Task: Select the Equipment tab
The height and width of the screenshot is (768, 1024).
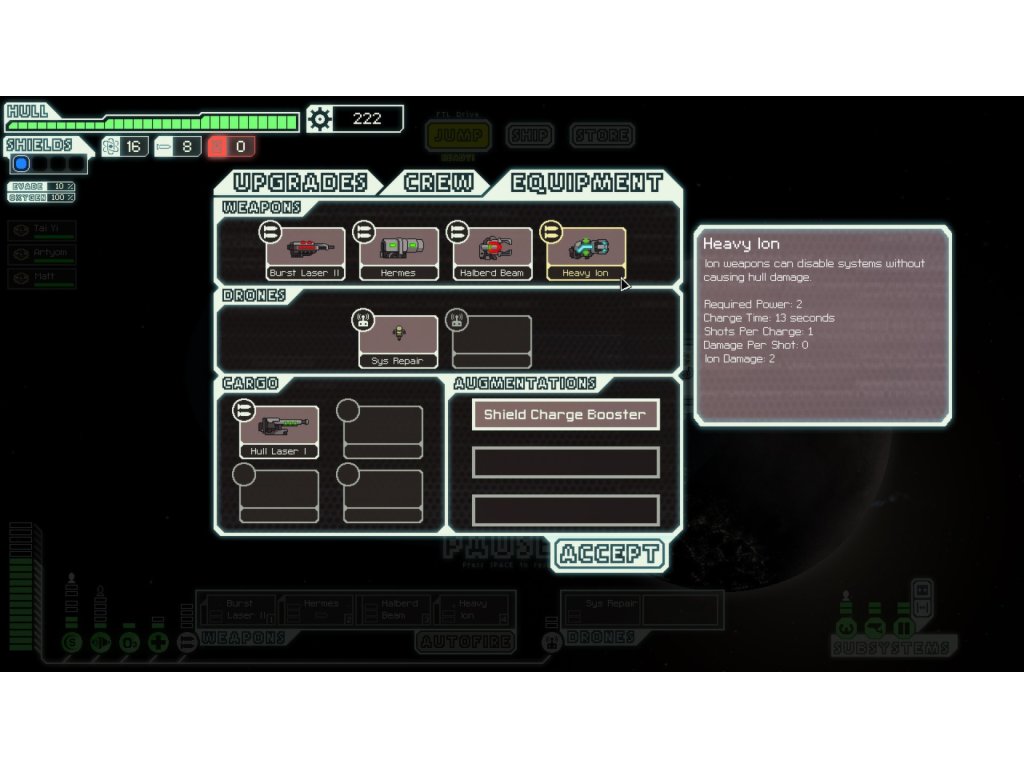Action: (x=586, y=183)
